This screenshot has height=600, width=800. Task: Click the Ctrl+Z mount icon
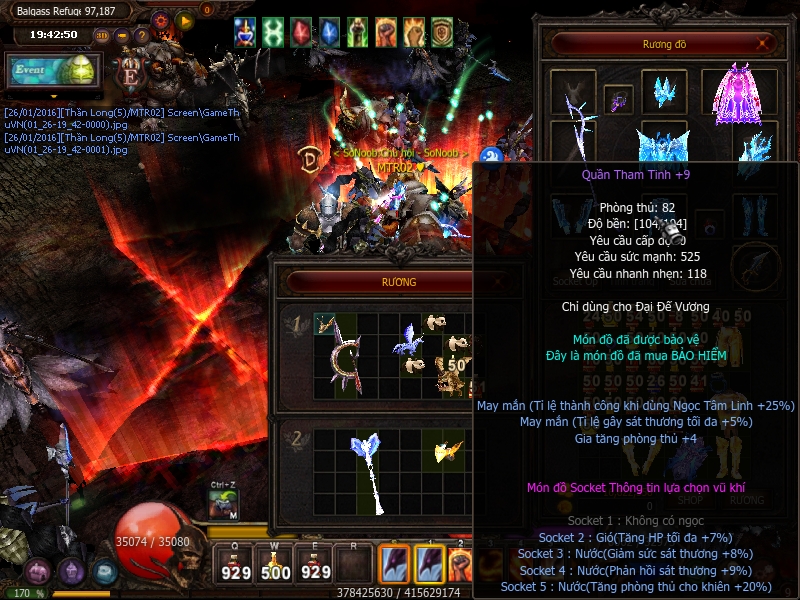[223, 505]
